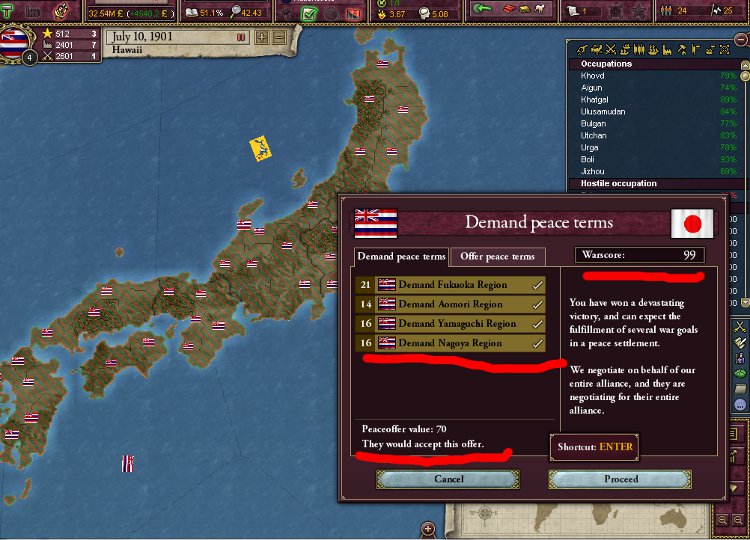Zoom in the minimap with the magnifier plus
Image resolution: width=750 pixels, height=540 pixels.
click(x=722, y=521)
